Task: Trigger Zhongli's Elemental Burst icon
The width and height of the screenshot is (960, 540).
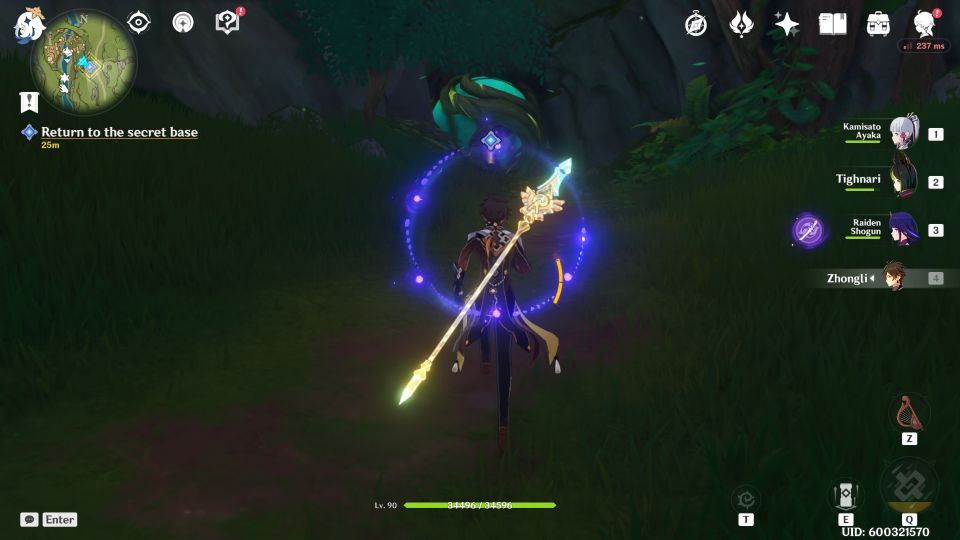Action: coord(909,487)
